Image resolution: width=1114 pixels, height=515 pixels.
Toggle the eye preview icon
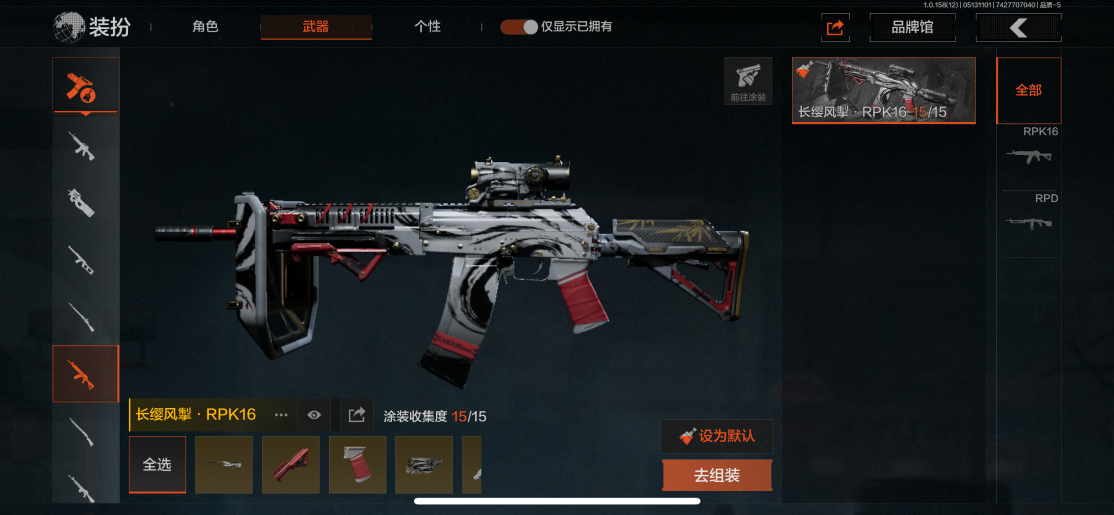[314, 415]
